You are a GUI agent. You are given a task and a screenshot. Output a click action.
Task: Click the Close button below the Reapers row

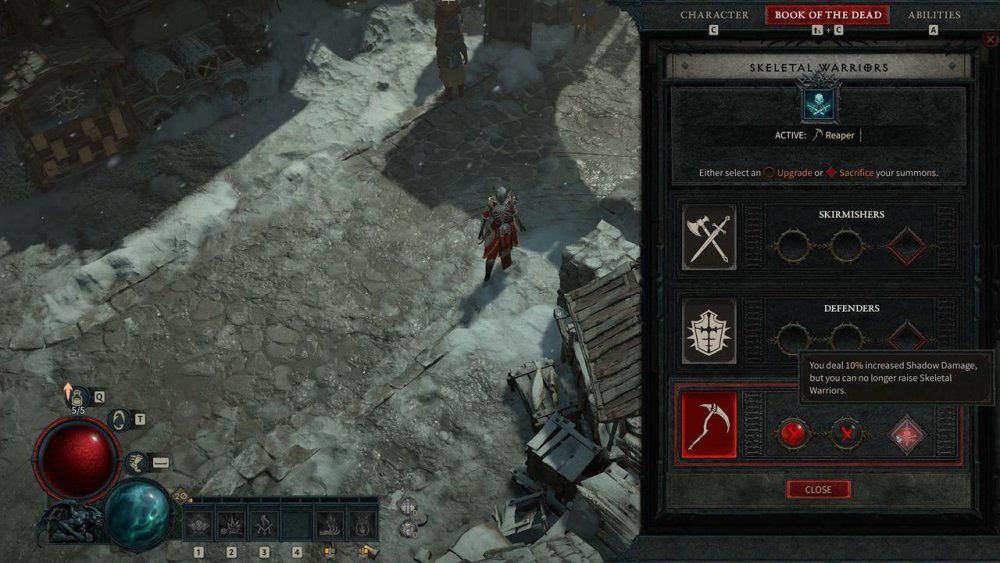pos(818,489)
